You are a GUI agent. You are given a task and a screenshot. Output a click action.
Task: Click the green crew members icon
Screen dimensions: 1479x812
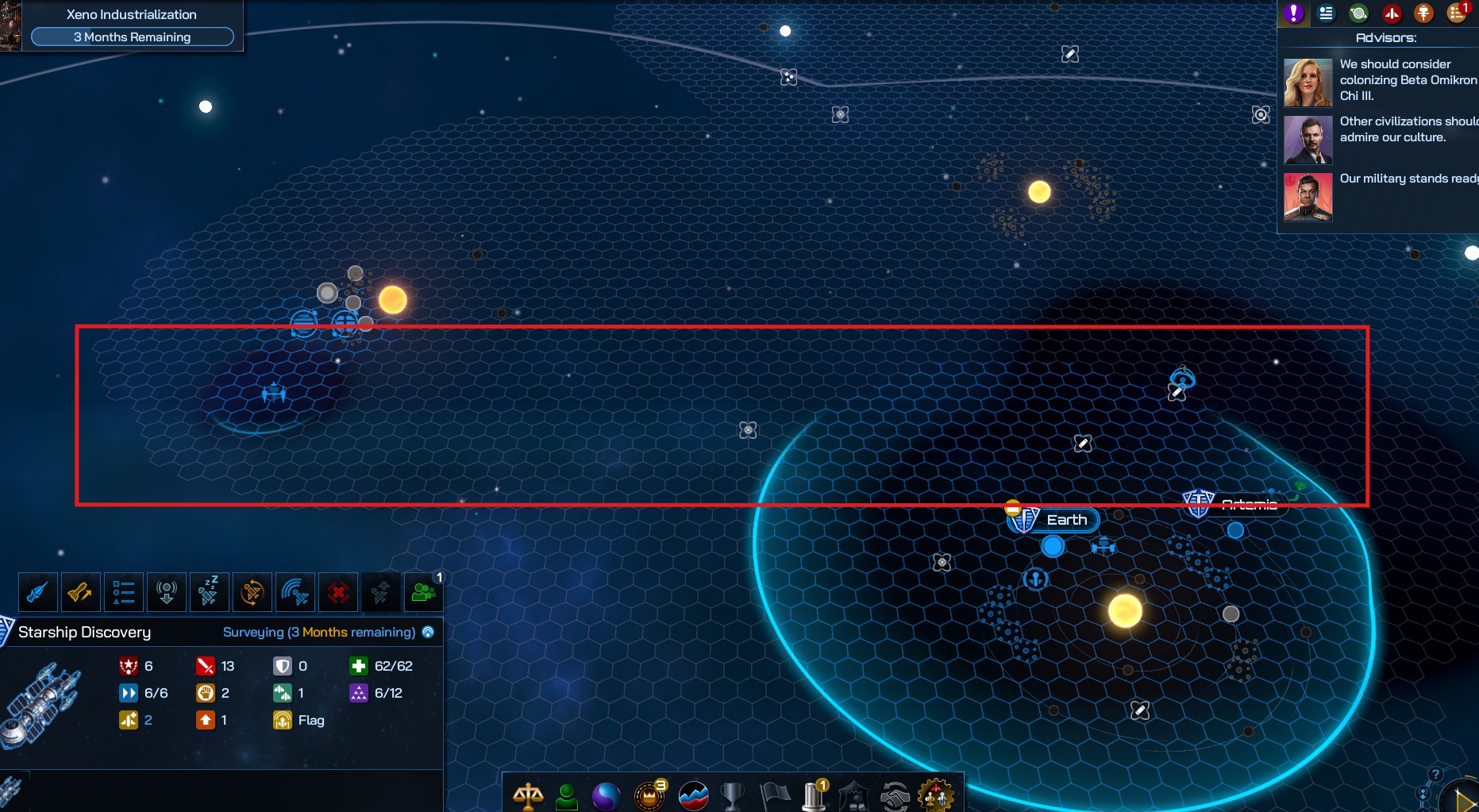pyautogui.click(x=423, y=592)
